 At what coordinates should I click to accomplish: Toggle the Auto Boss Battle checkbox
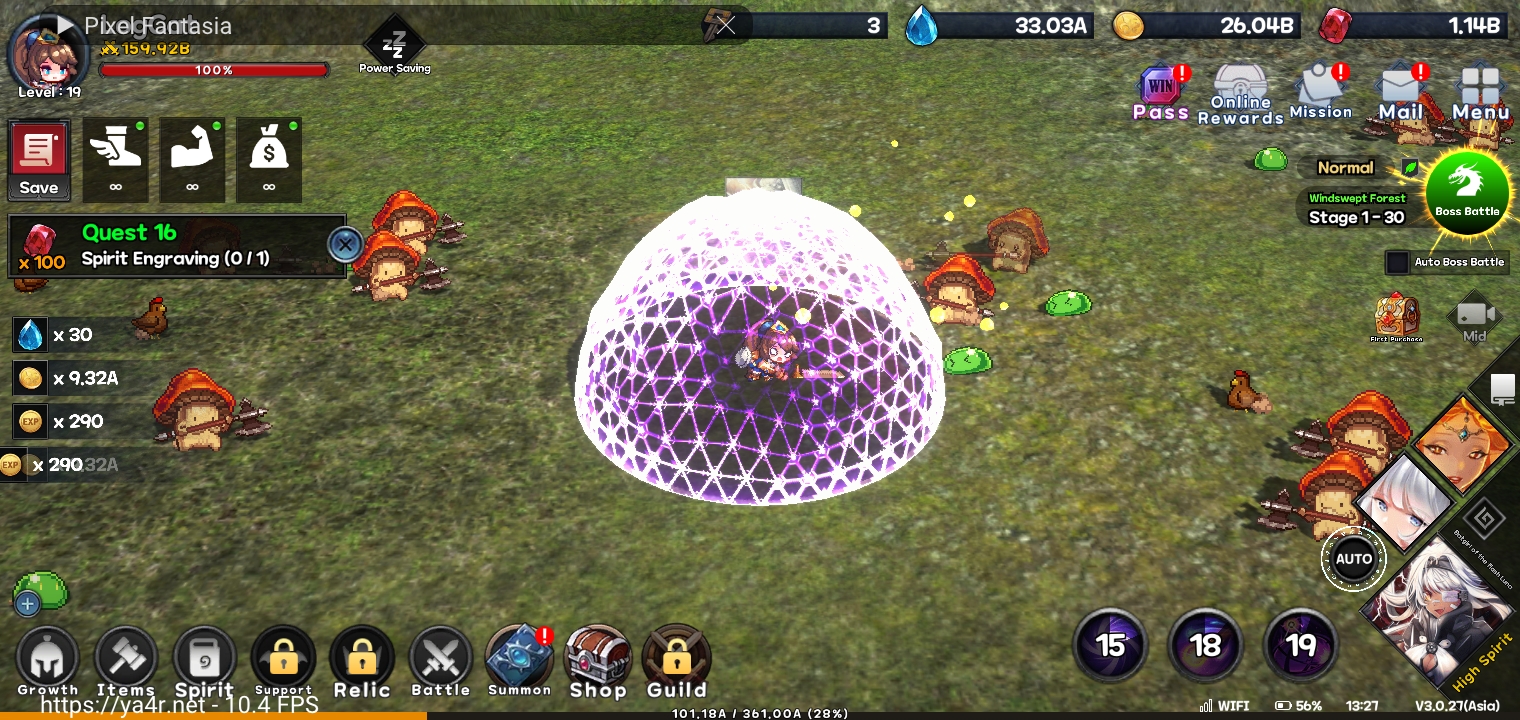click(1397, 262)
